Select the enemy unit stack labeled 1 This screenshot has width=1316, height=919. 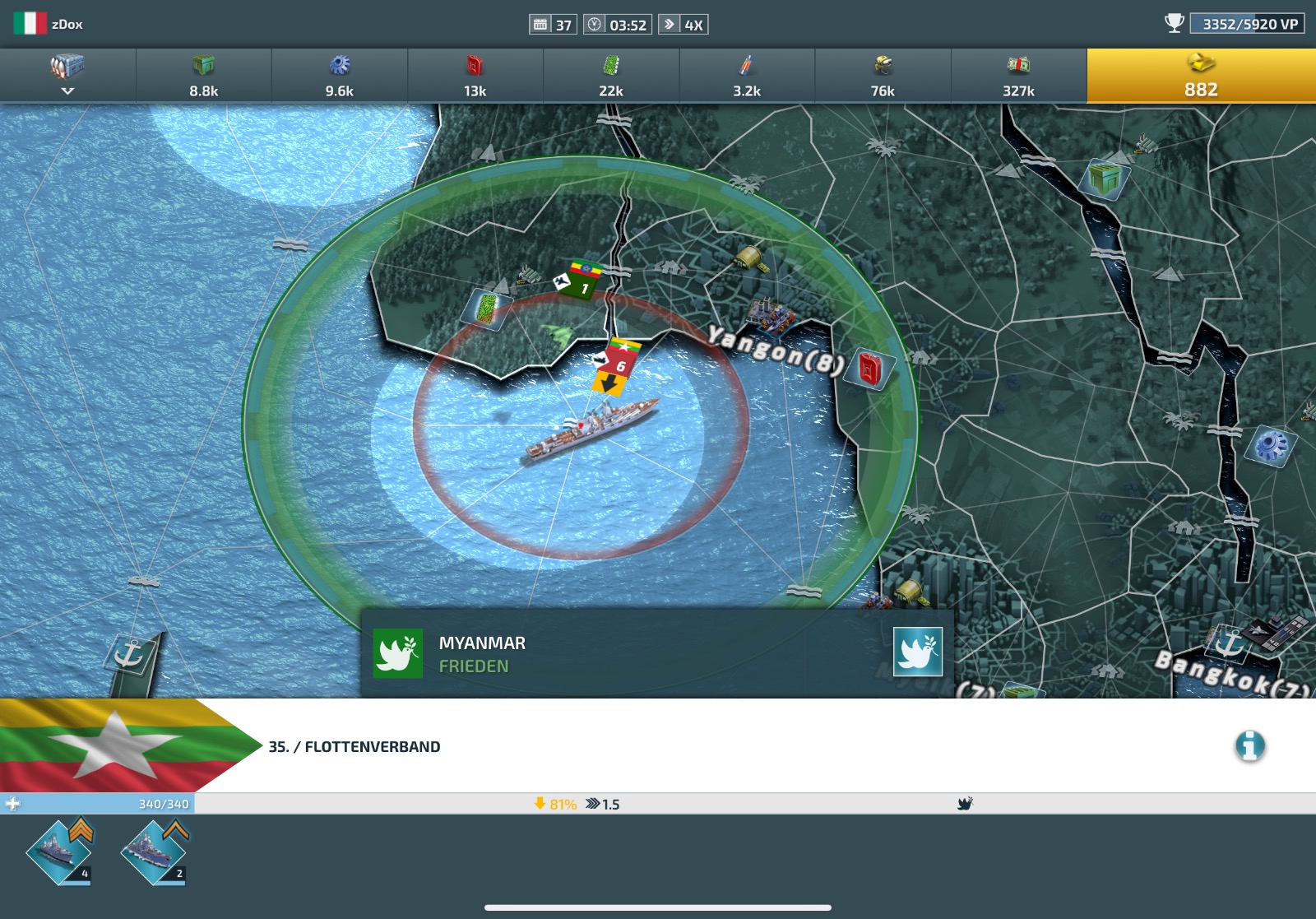click(584, 280)
